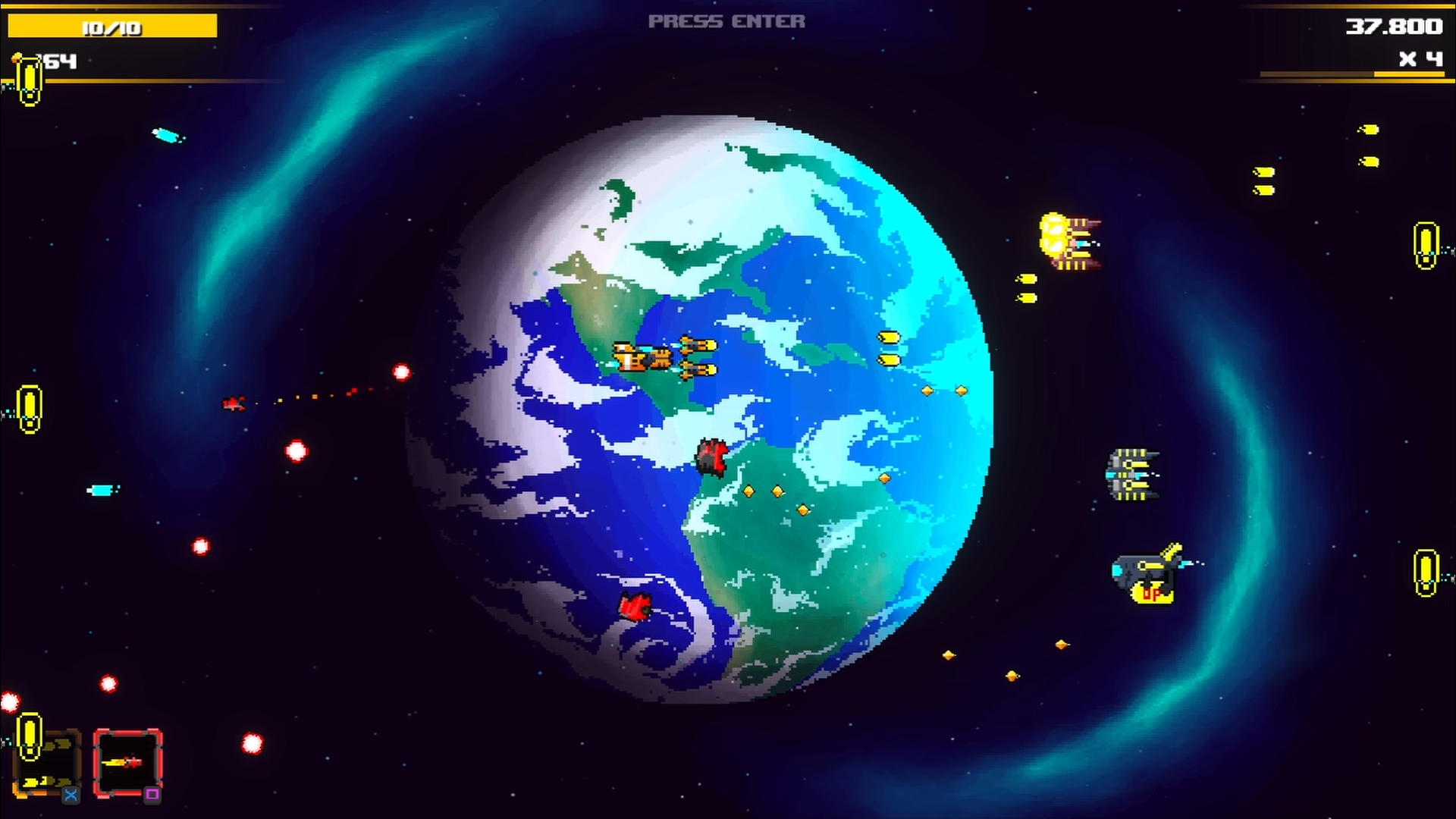
Task: Click the red enemy at the planet's bottom
Action: click(634, 607)
